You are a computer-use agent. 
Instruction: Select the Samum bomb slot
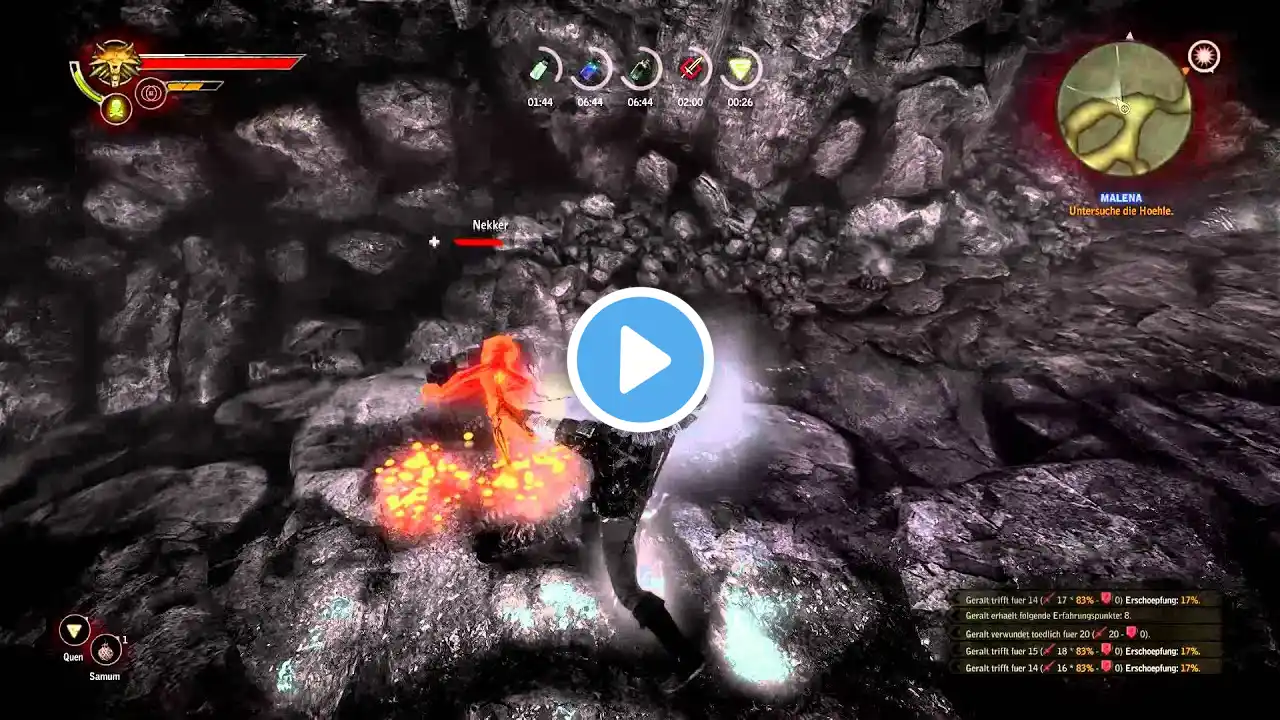pos(105,650)
